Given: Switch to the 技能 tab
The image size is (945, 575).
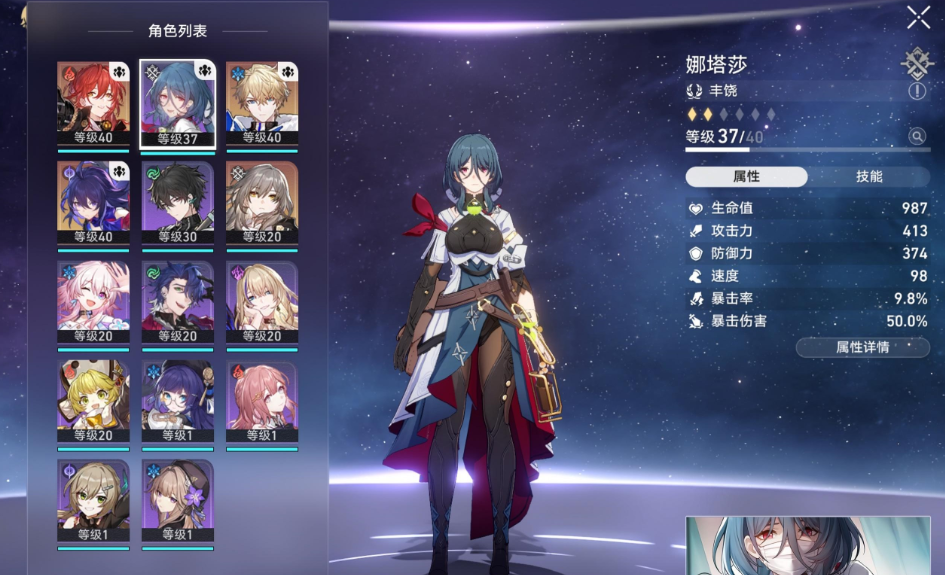Looking at the screenshot, I should pos(868,176).
